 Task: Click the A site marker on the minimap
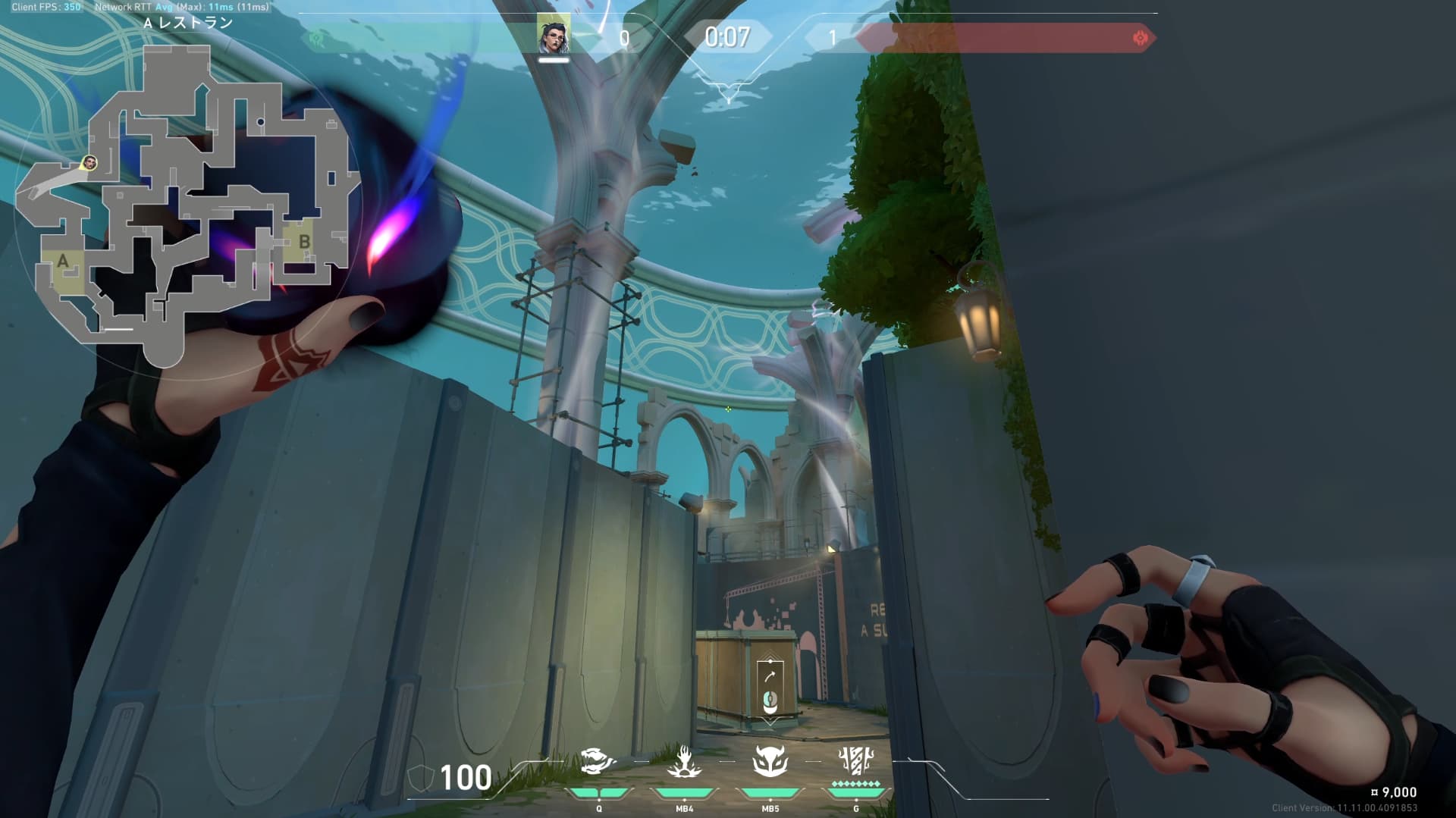(63, 262)
